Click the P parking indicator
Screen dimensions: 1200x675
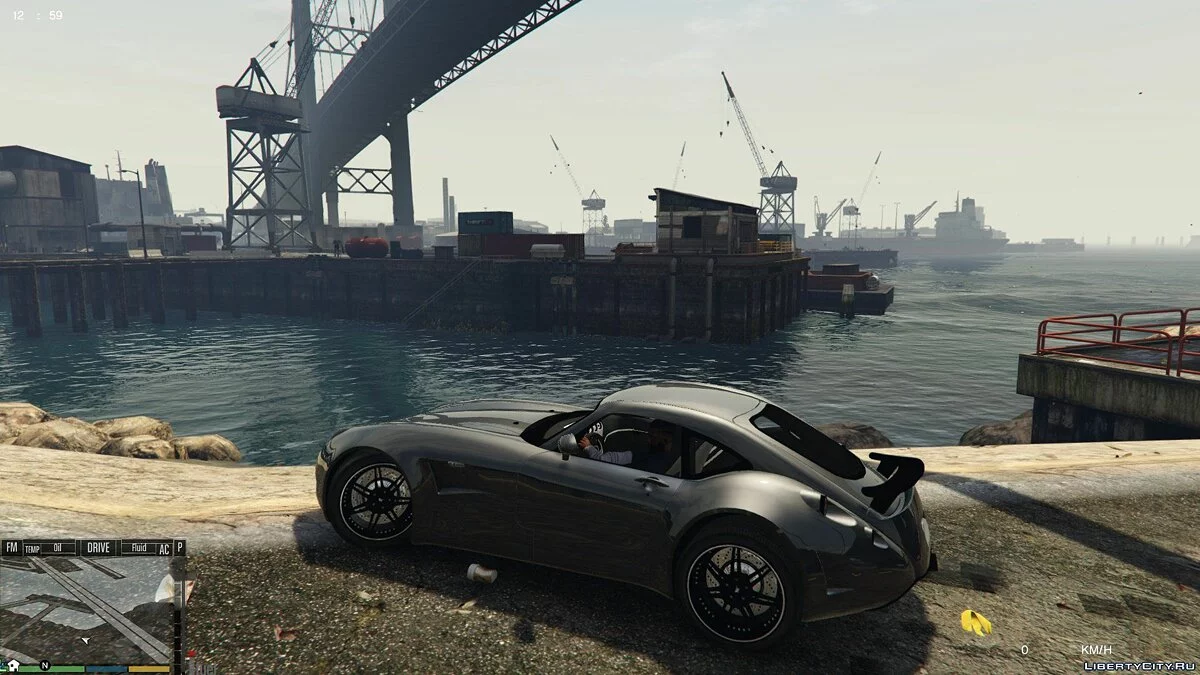point(179,547)
